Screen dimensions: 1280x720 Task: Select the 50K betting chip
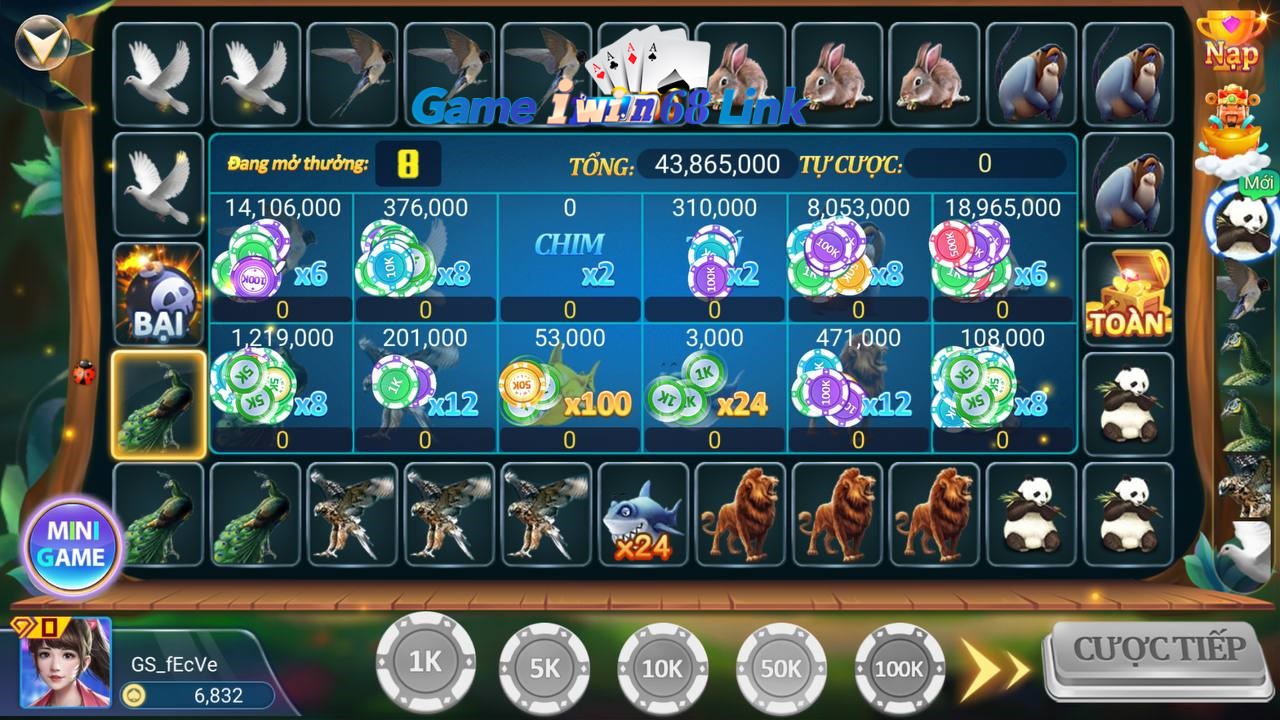pos(781,668)
